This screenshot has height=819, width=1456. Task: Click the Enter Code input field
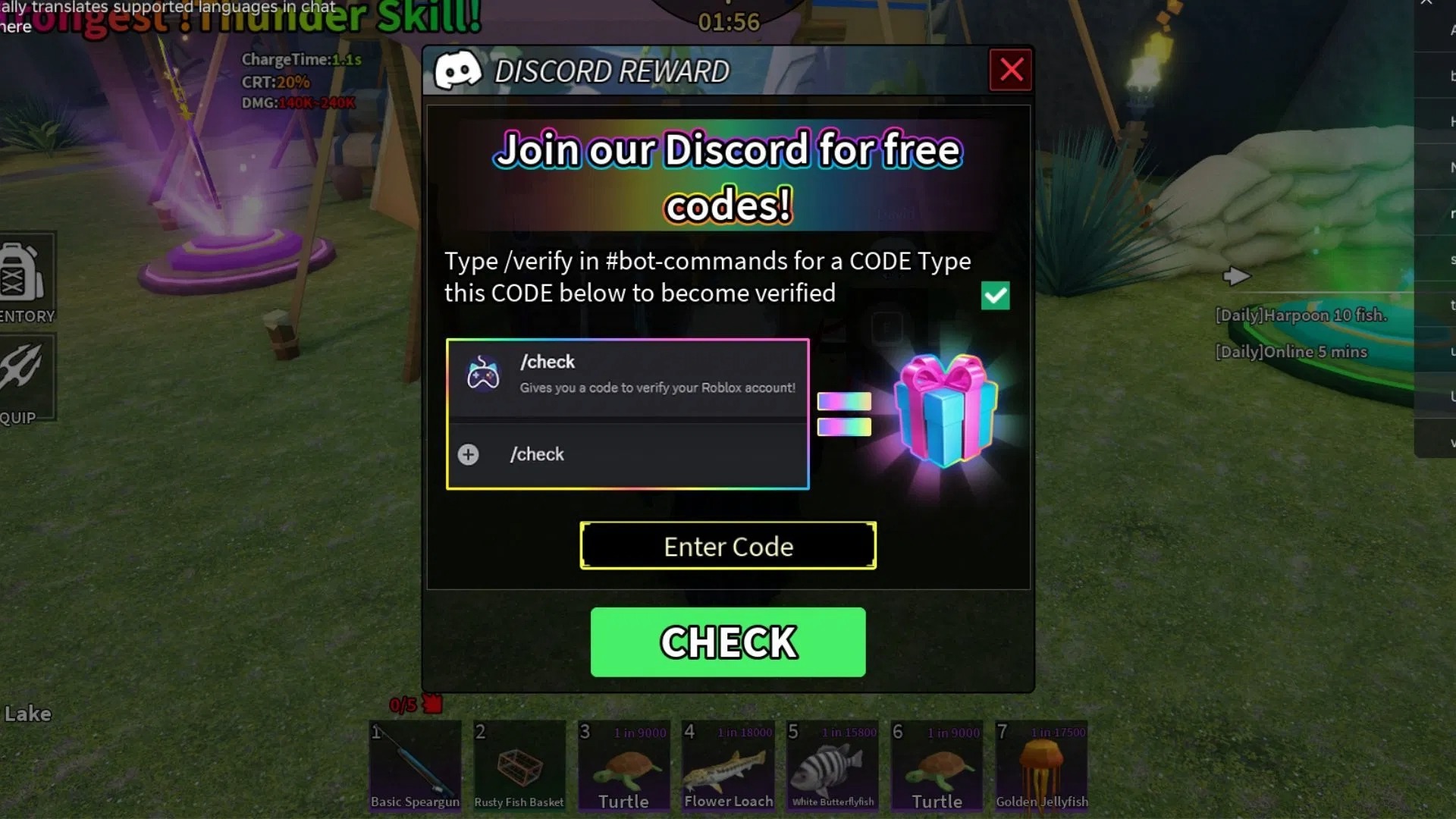728,545
